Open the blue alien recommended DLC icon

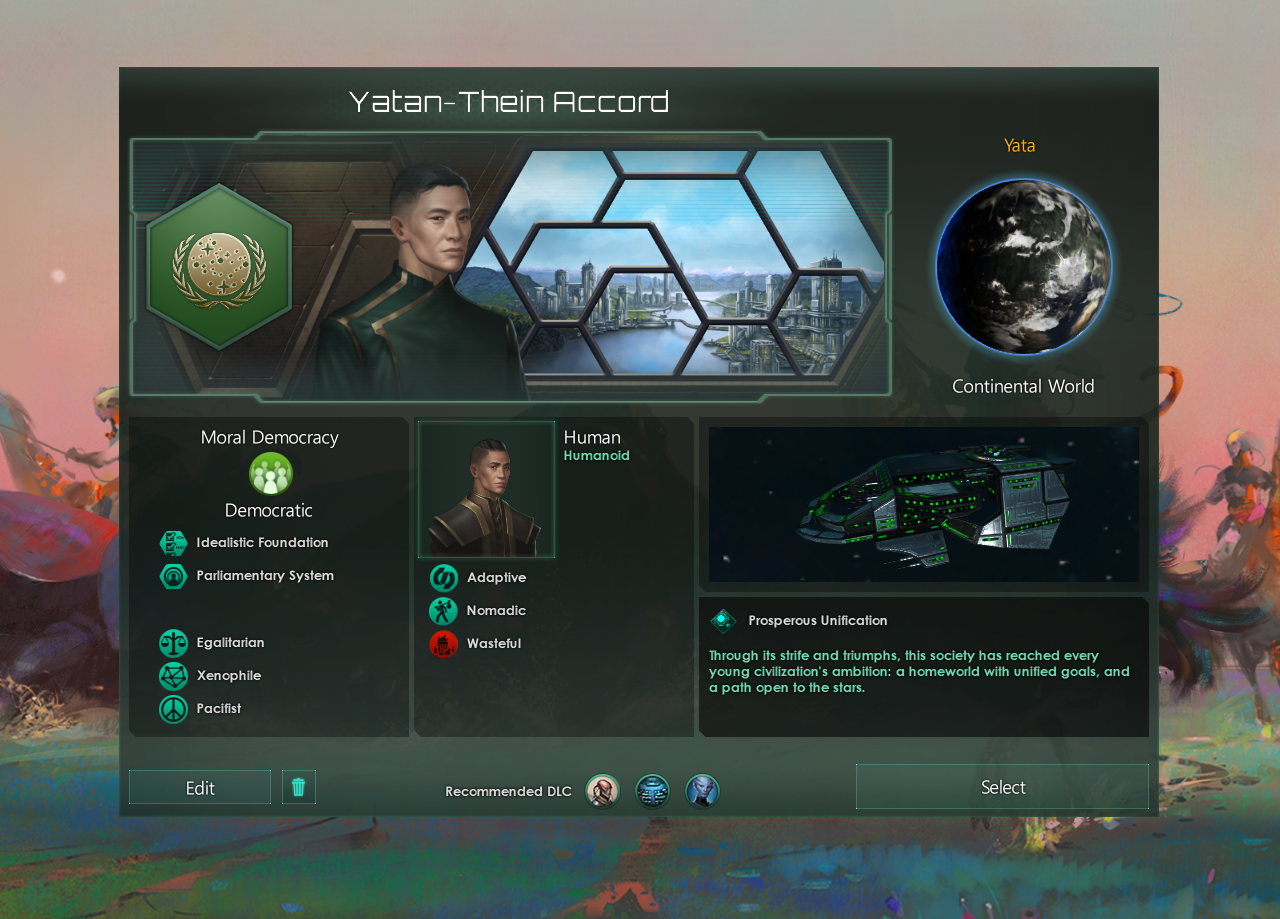(702, 791)
